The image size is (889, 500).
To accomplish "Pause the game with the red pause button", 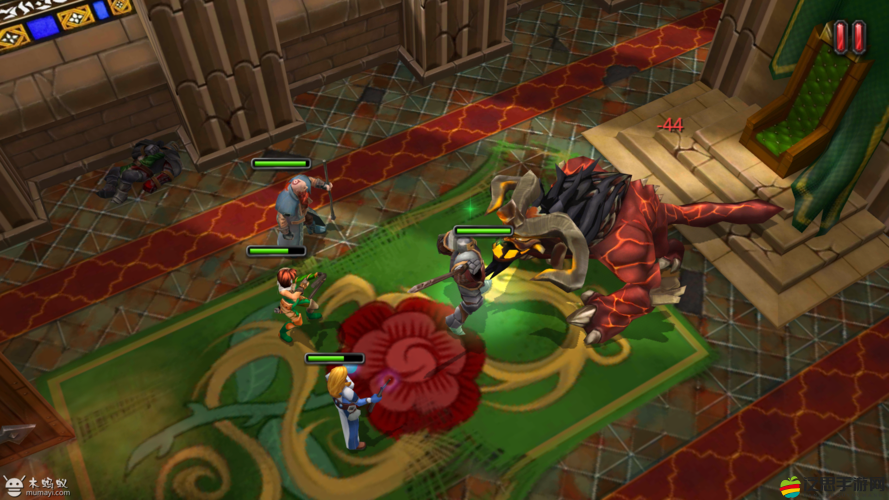I will (849, 37).
